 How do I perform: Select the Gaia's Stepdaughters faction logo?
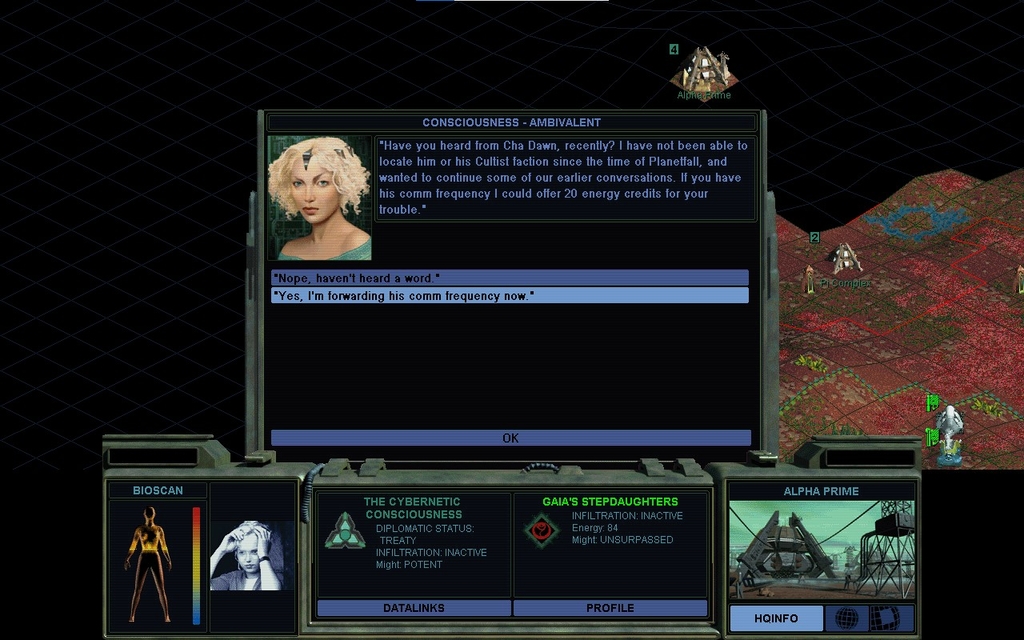[x=541, y=529]
